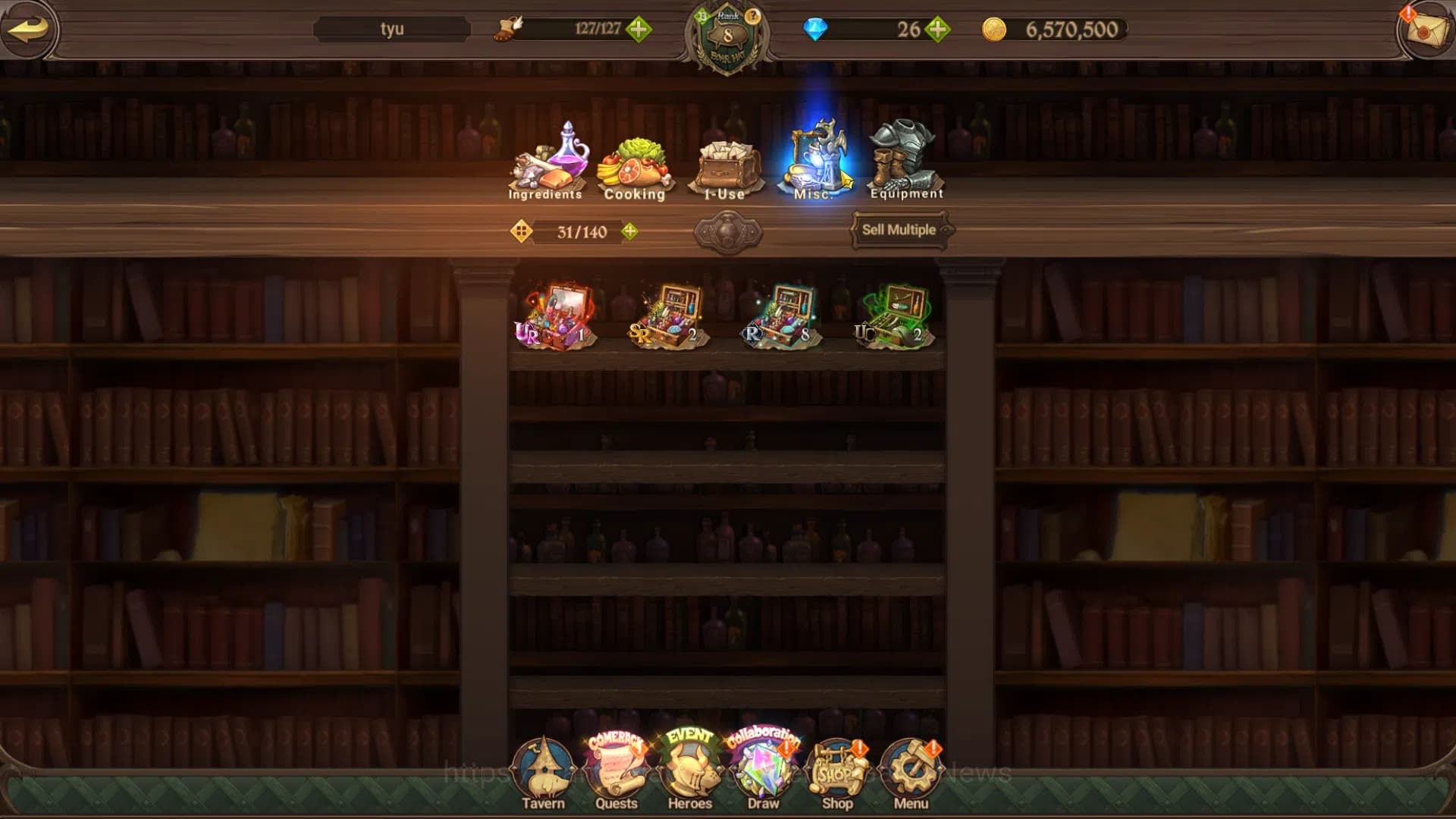Open the mailbox envelope icon
This screenshot has width=1456, height=819.
[x=1424, y=30]
